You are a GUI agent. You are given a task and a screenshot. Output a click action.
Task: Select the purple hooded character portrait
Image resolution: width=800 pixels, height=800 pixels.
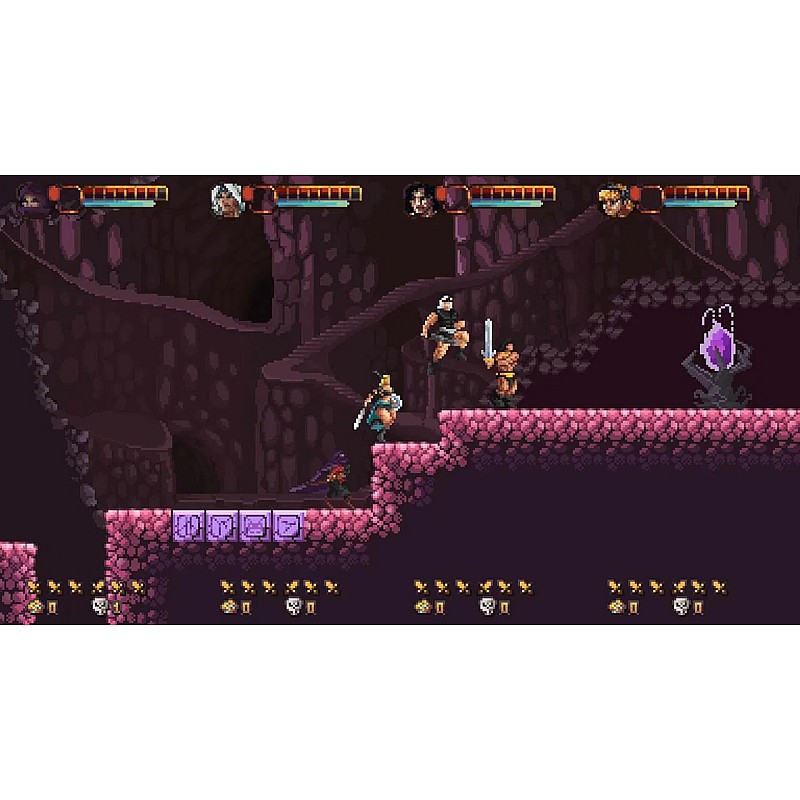pyautogui.click(x=35, y=200)
